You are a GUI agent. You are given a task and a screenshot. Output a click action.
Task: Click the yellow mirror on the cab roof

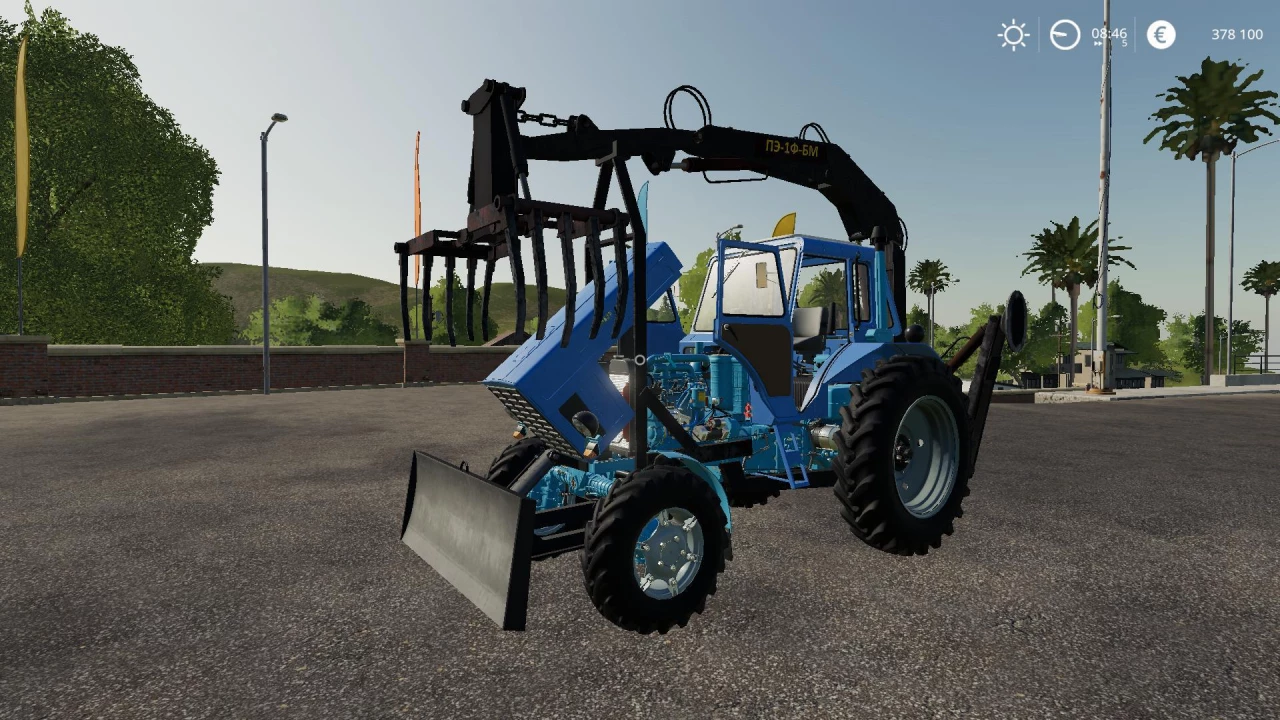pos(787,227)
